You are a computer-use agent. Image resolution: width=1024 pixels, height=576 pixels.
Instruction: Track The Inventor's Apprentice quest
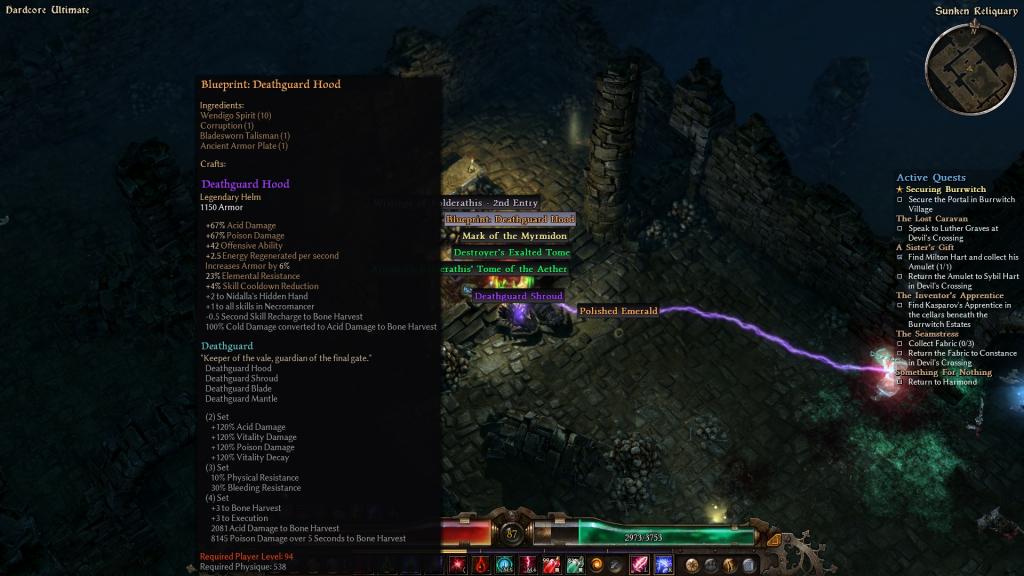coord(949,295)
